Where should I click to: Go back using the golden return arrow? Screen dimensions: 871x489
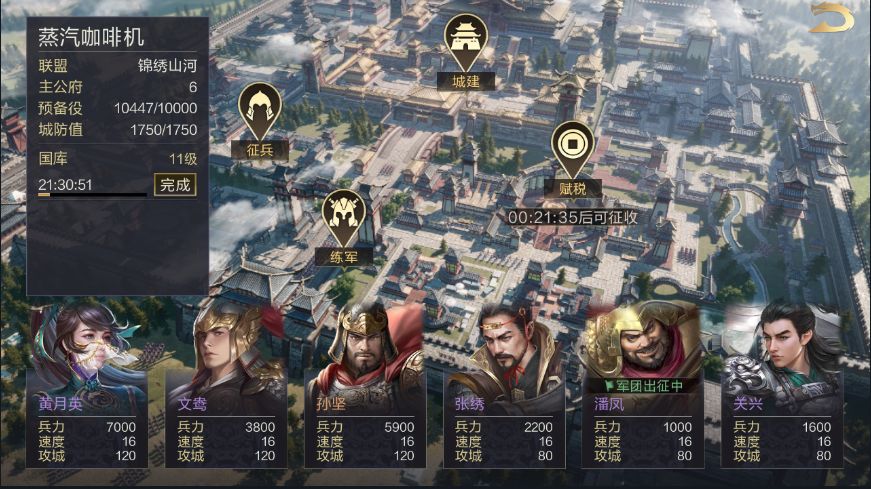pos(831,19)
